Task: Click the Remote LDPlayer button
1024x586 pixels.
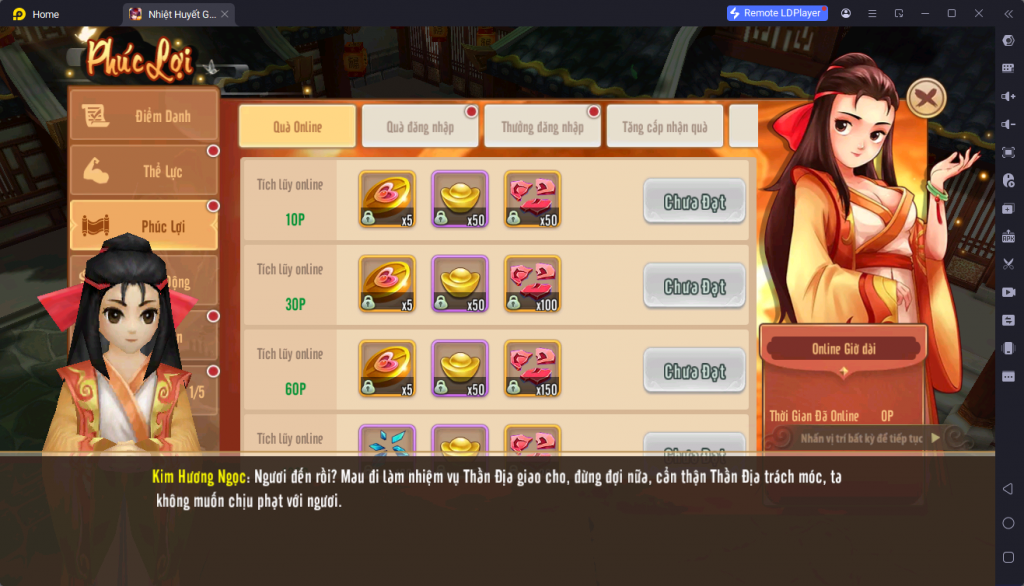Action: coord(777,13)
